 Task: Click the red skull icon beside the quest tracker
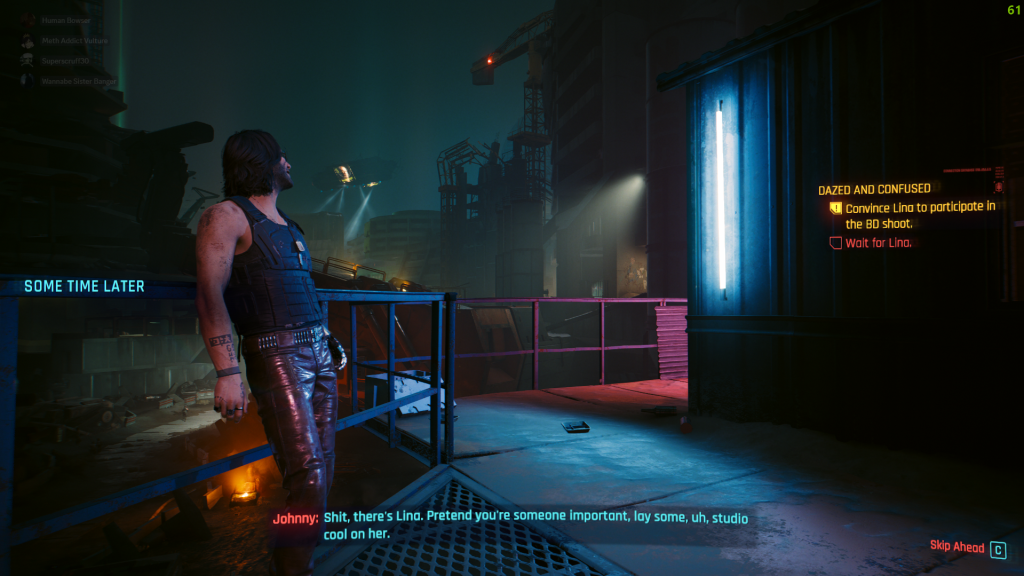tap(999, 187)
